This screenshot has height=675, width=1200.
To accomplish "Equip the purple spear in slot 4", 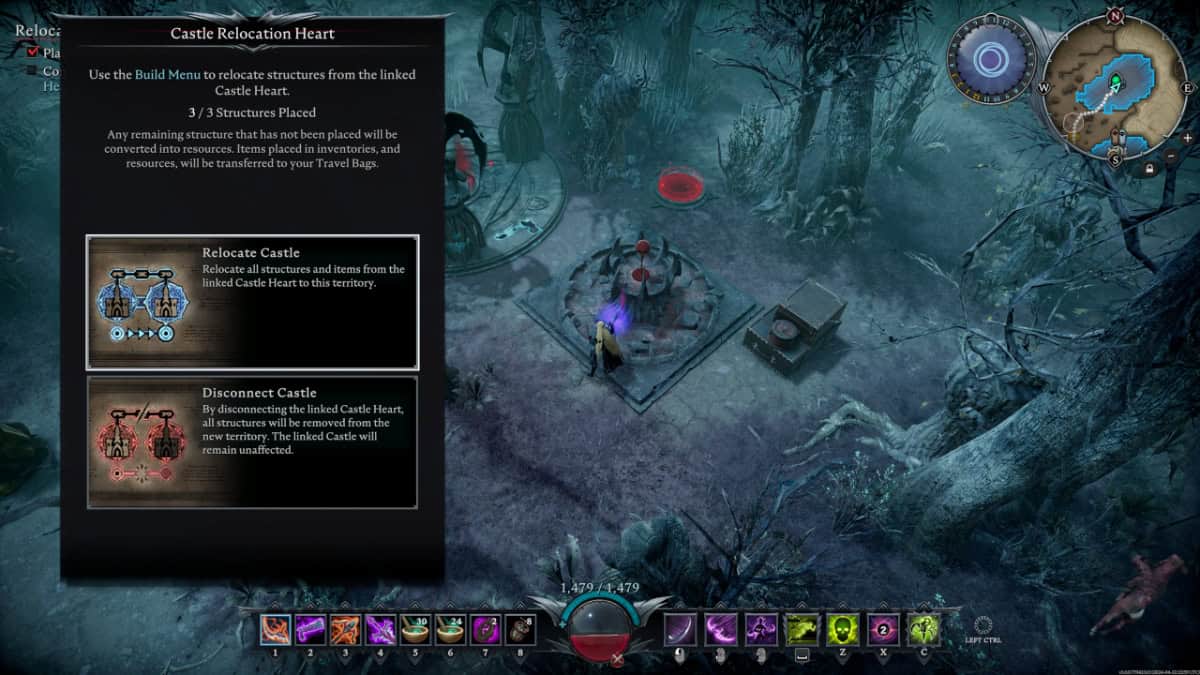I will pos(381,629).
